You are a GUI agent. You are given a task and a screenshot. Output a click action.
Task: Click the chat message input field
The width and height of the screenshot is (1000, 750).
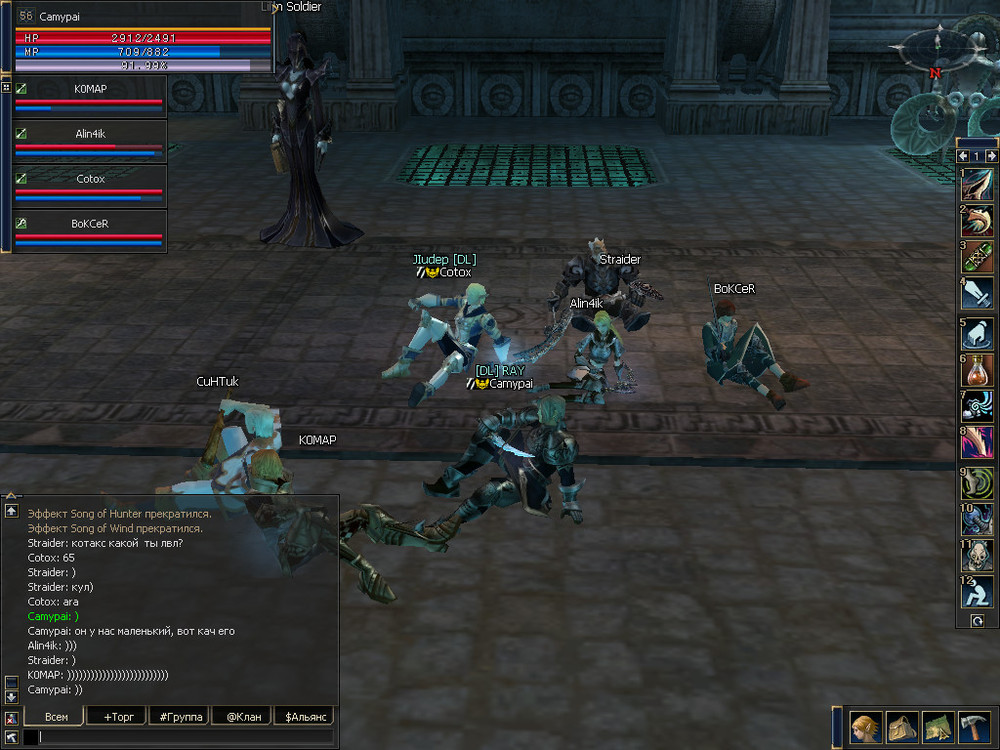coord(185,737)
